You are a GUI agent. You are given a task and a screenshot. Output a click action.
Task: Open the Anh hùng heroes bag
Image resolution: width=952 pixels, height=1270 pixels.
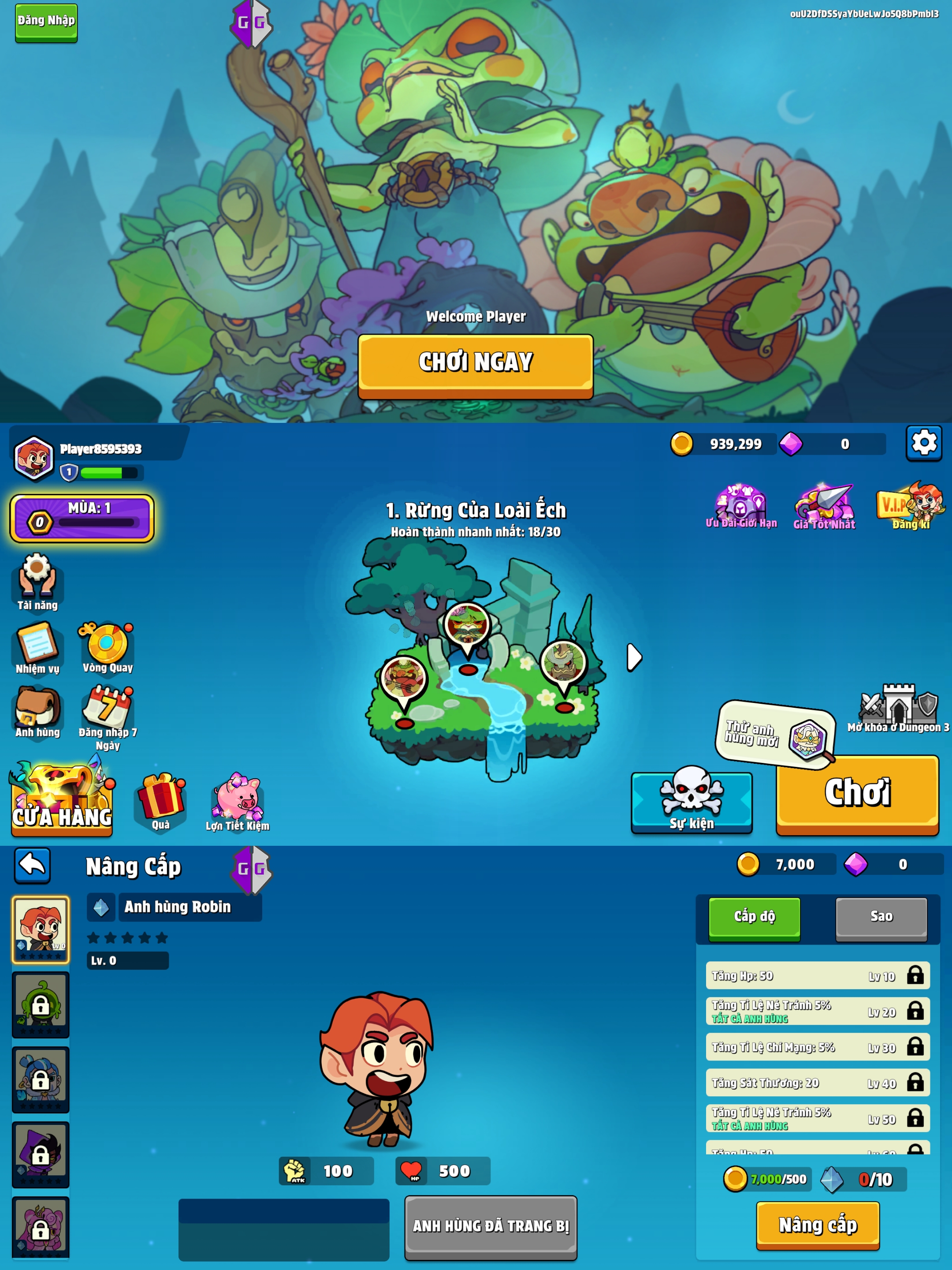[37, 711]
